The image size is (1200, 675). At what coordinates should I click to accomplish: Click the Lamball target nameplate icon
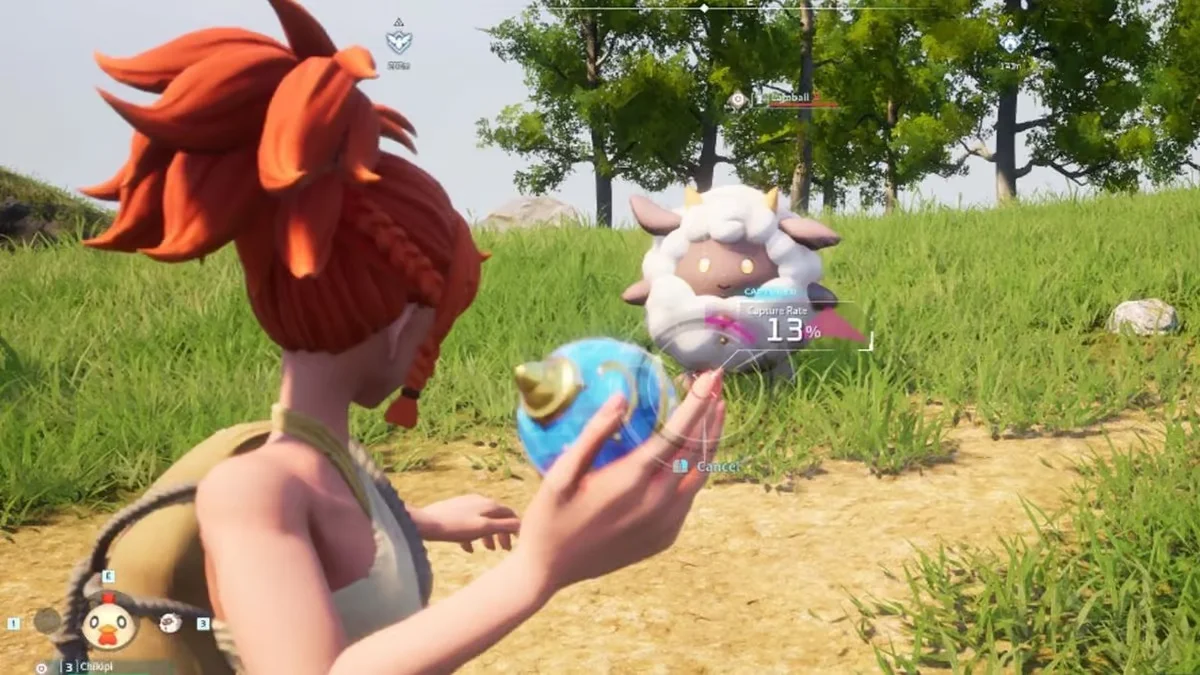[738, 99]
